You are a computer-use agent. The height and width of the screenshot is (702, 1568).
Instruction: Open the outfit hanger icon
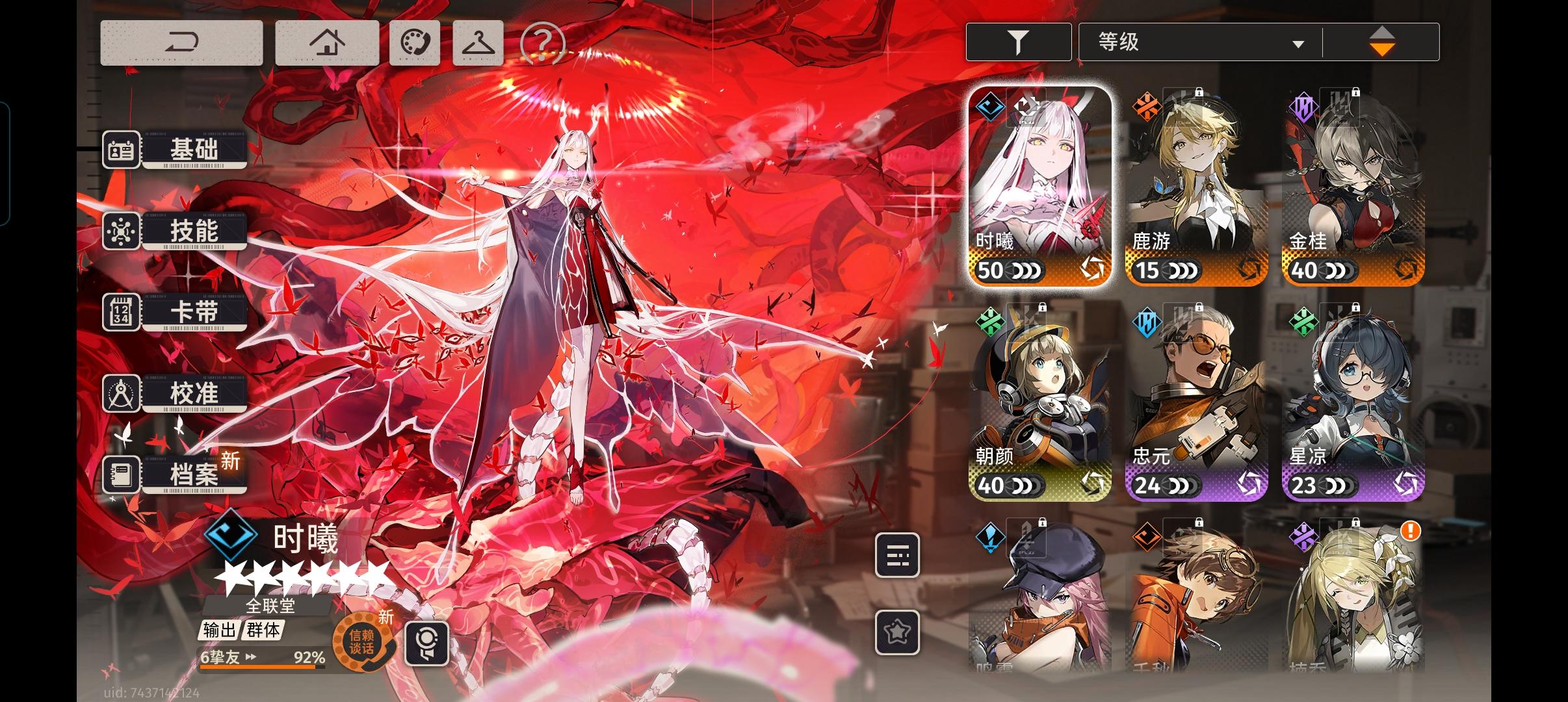click(479, 42)
